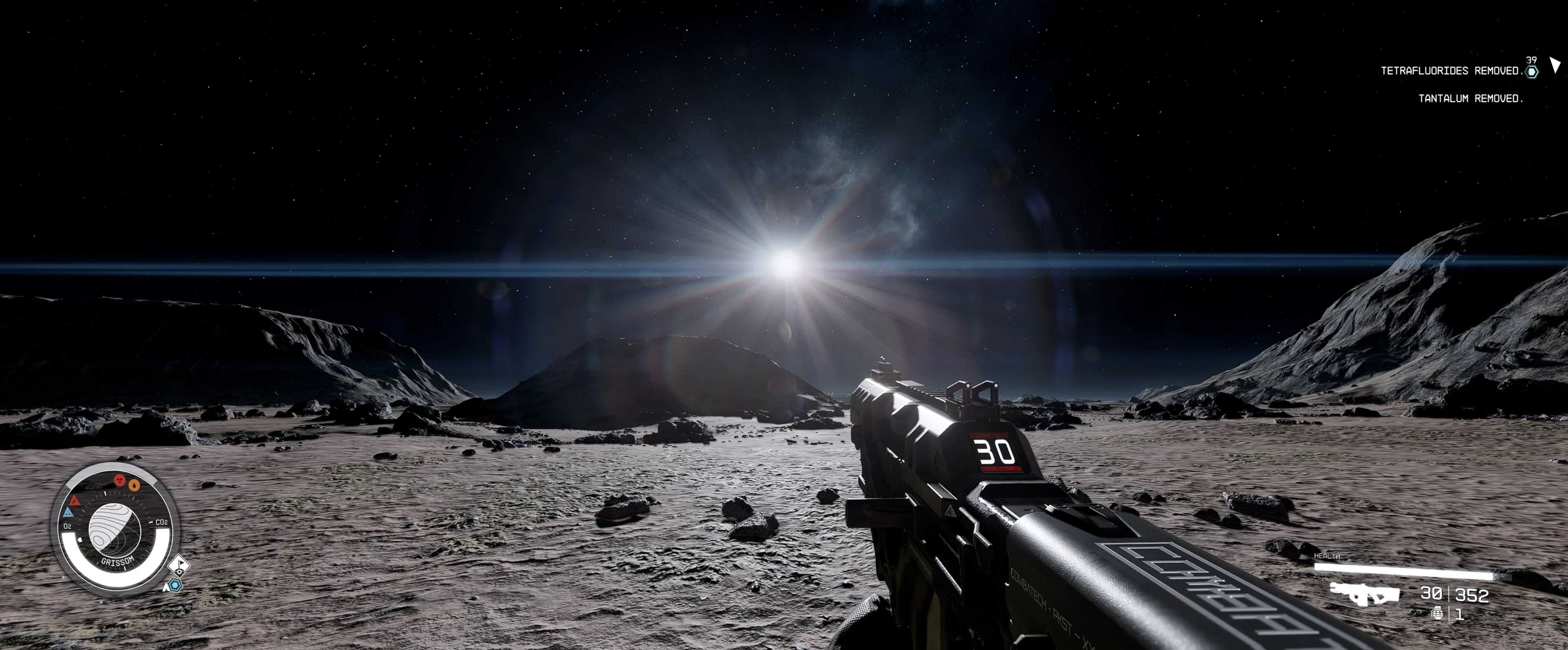Click the hexagon icon beside Tetrafluorides notification
Viewport: 1568px width, 650px height.
[1532, 72]
